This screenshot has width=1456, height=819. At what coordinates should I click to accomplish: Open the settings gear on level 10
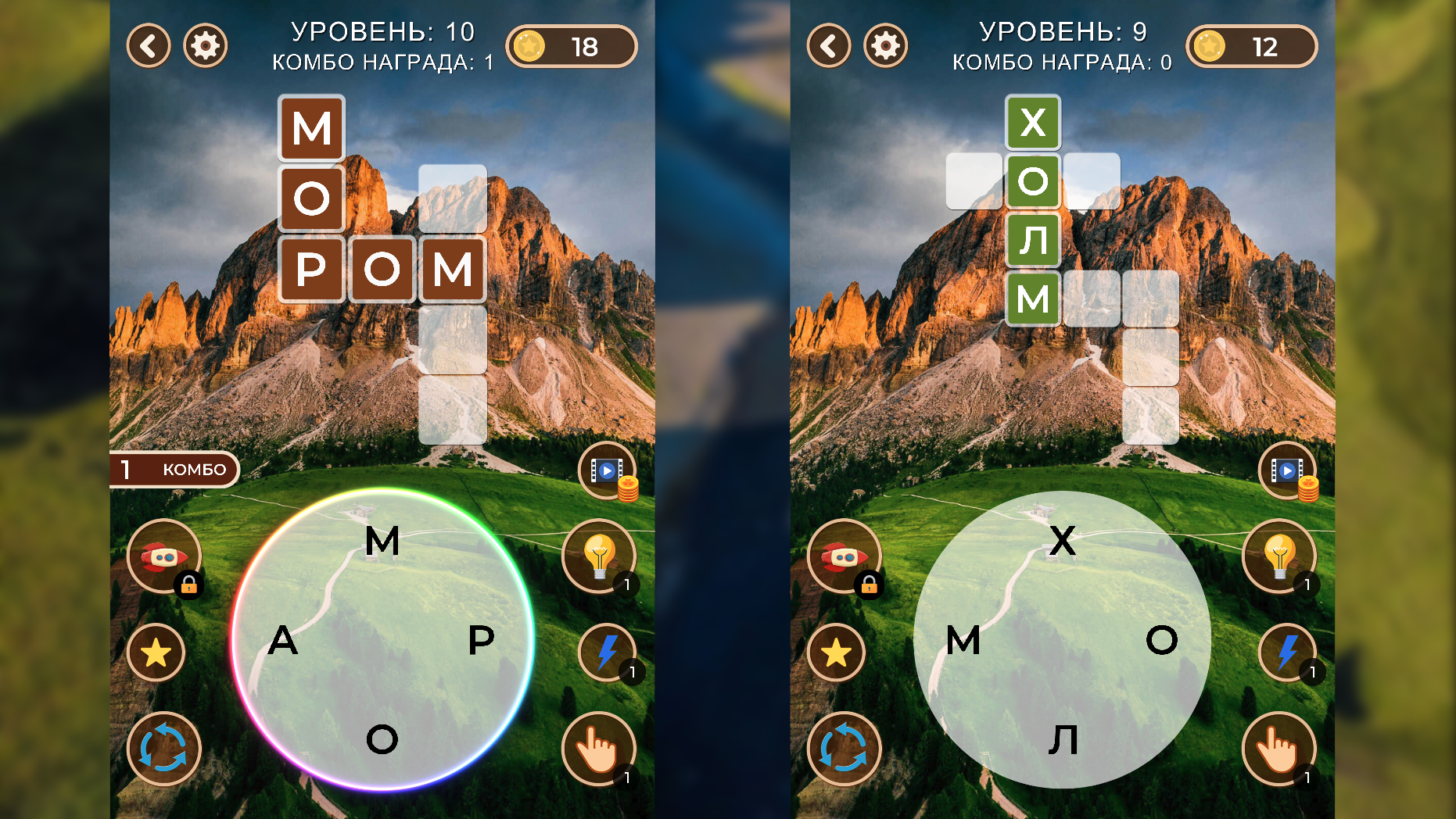205,46
